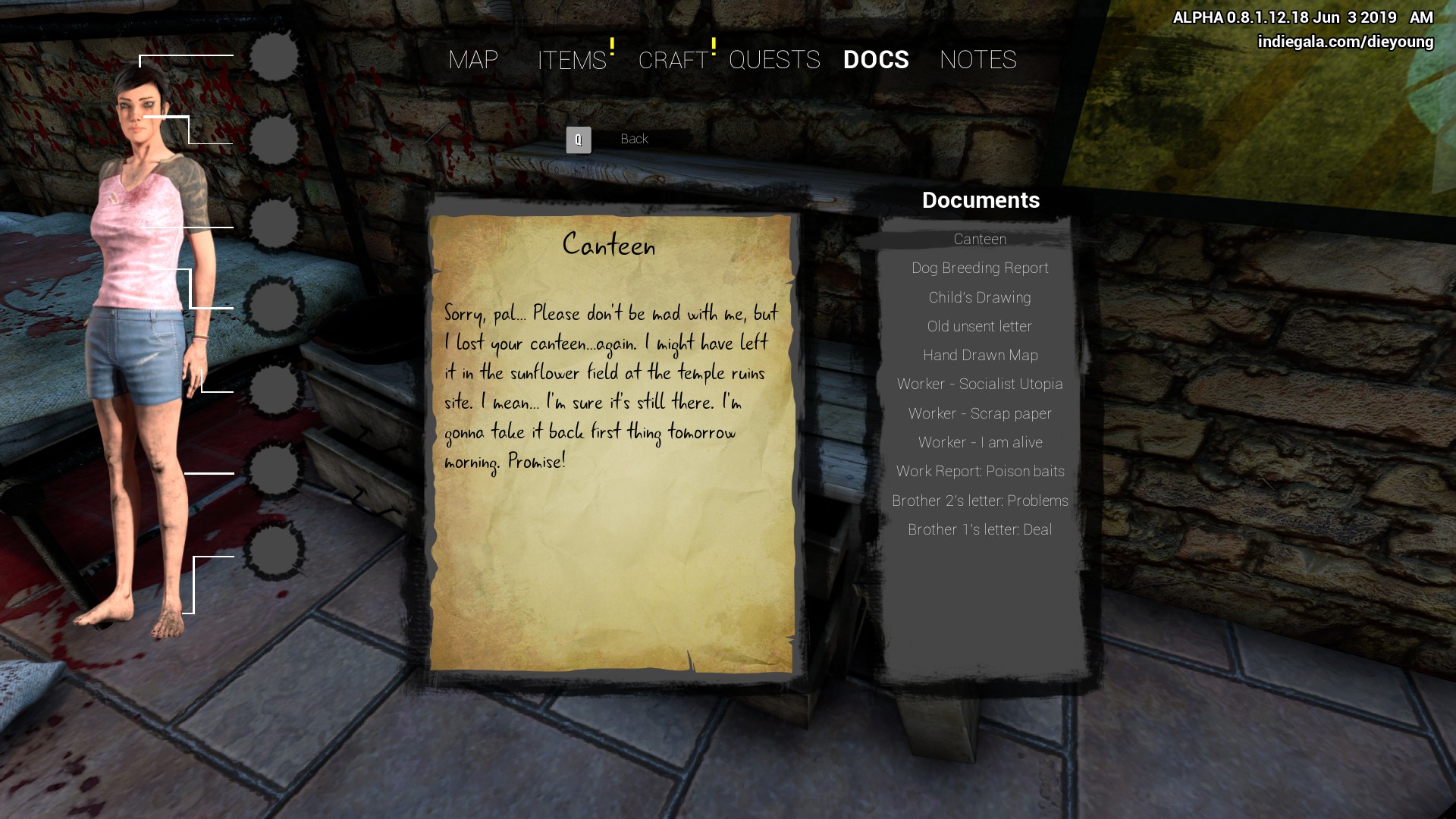Switch to the MAP tab
The image size is (1456, 819).
point(473,60)
